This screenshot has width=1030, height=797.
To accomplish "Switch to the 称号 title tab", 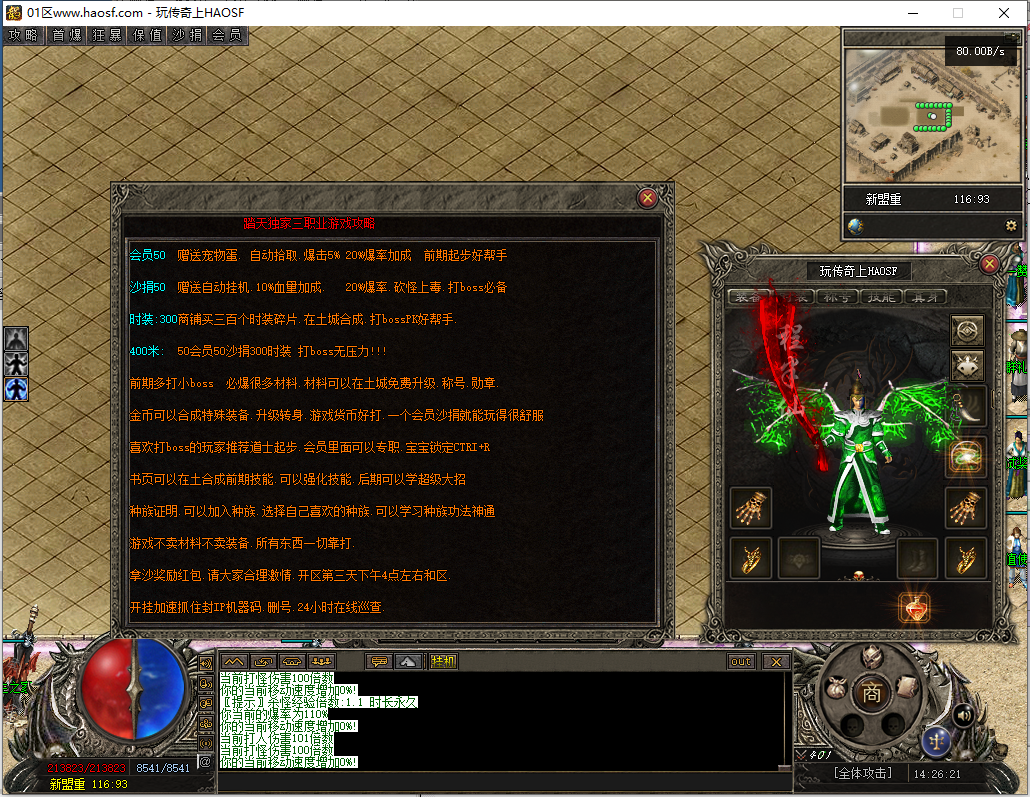I will (x=836, y=297).
